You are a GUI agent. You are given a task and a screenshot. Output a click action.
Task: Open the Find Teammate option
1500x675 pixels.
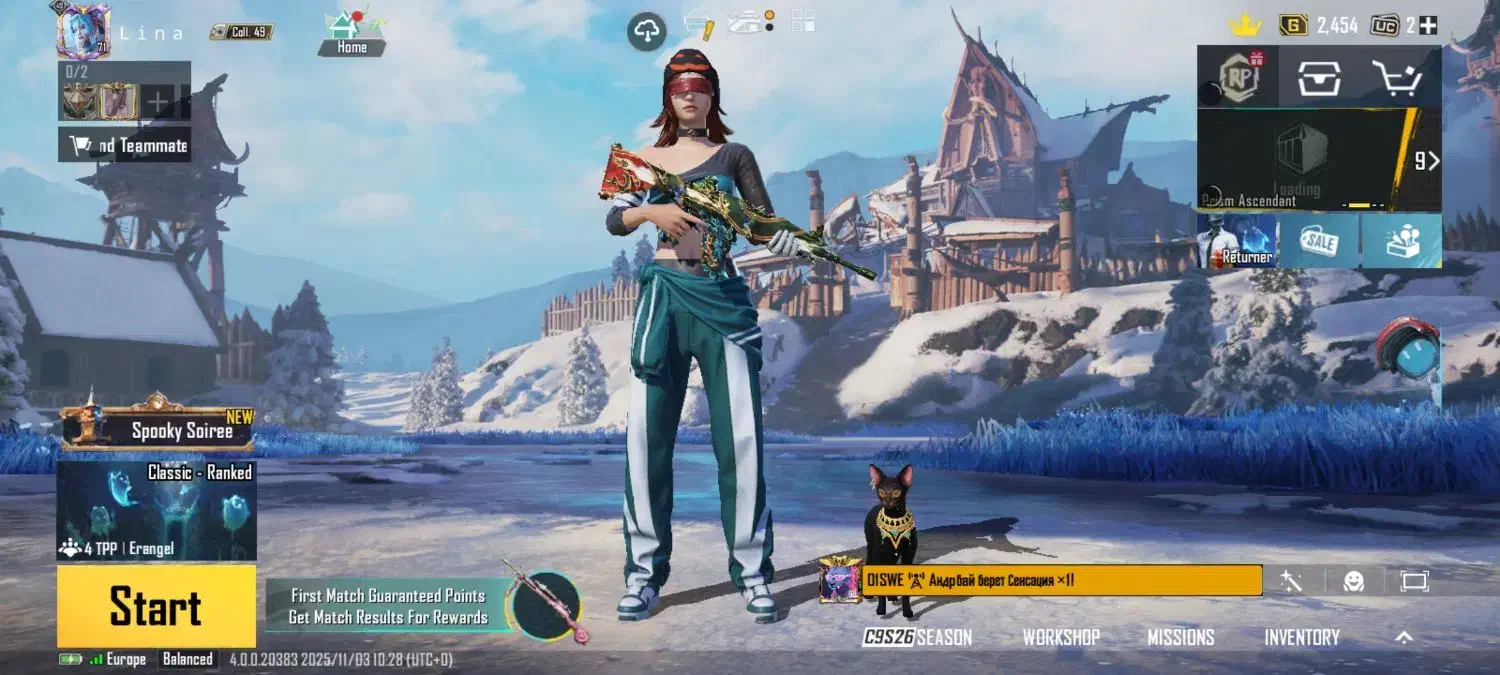pos(126,146)
